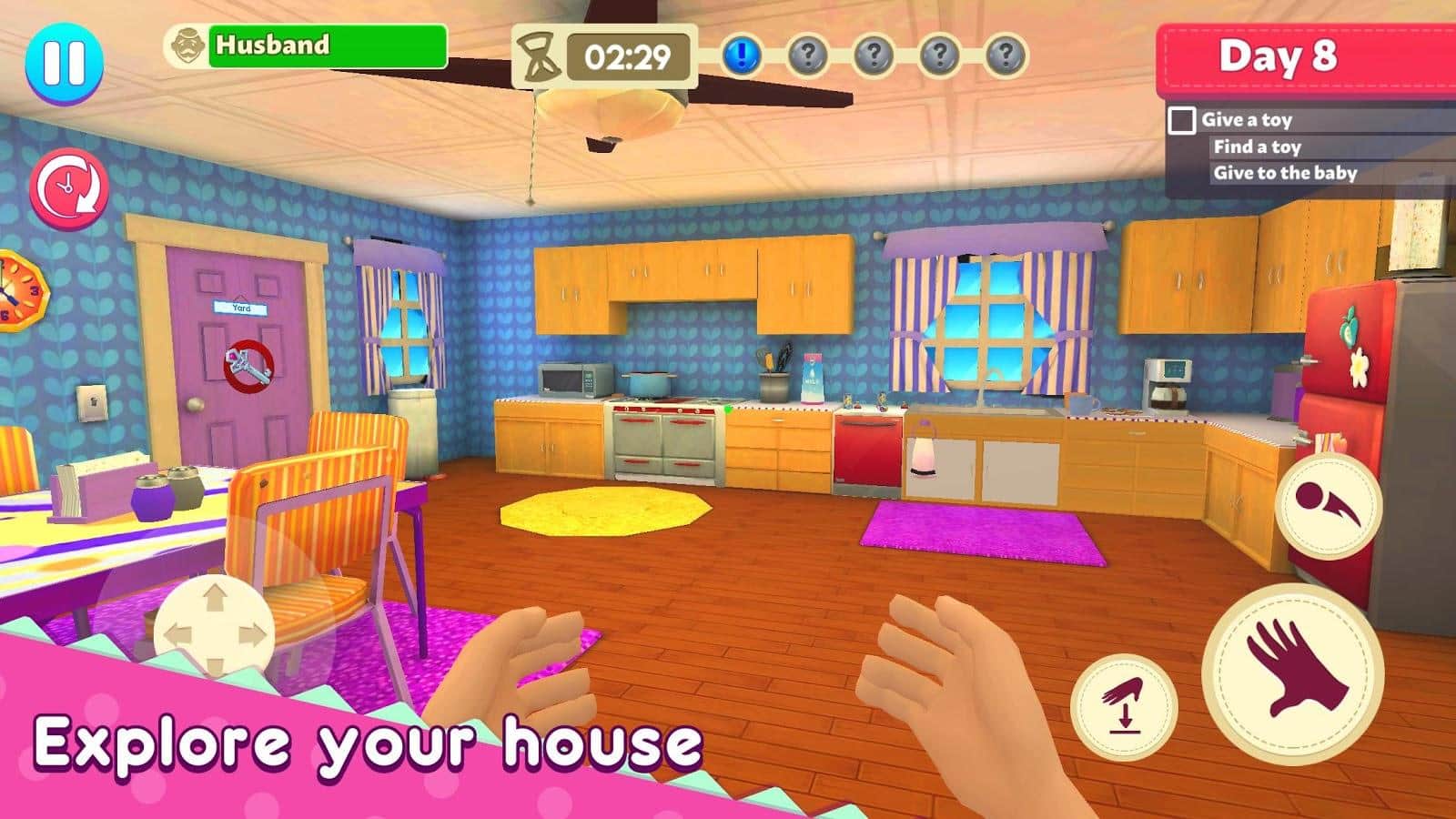The height and width of the screenshot is (819, 1456).
Task: Tap the second question mark milestone
Action: 873,56
